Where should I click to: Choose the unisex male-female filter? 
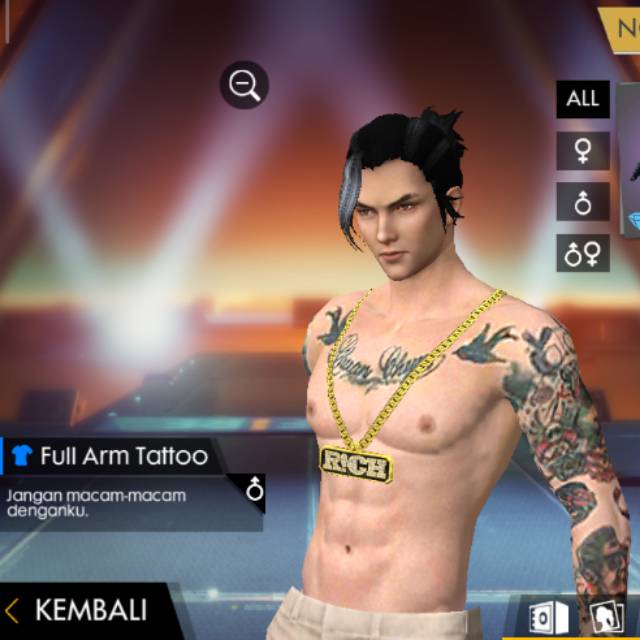(582, 254)
